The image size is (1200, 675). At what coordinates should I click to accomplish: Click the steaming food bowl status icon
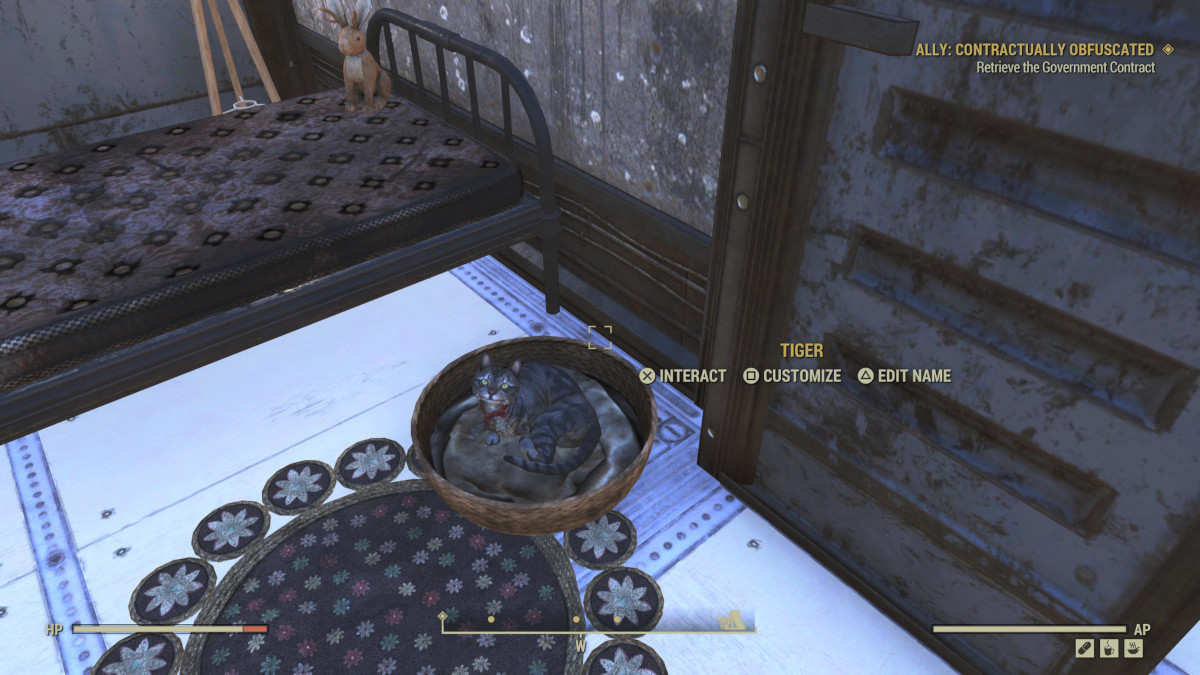pyautogui.click(x=1133, y=649)
